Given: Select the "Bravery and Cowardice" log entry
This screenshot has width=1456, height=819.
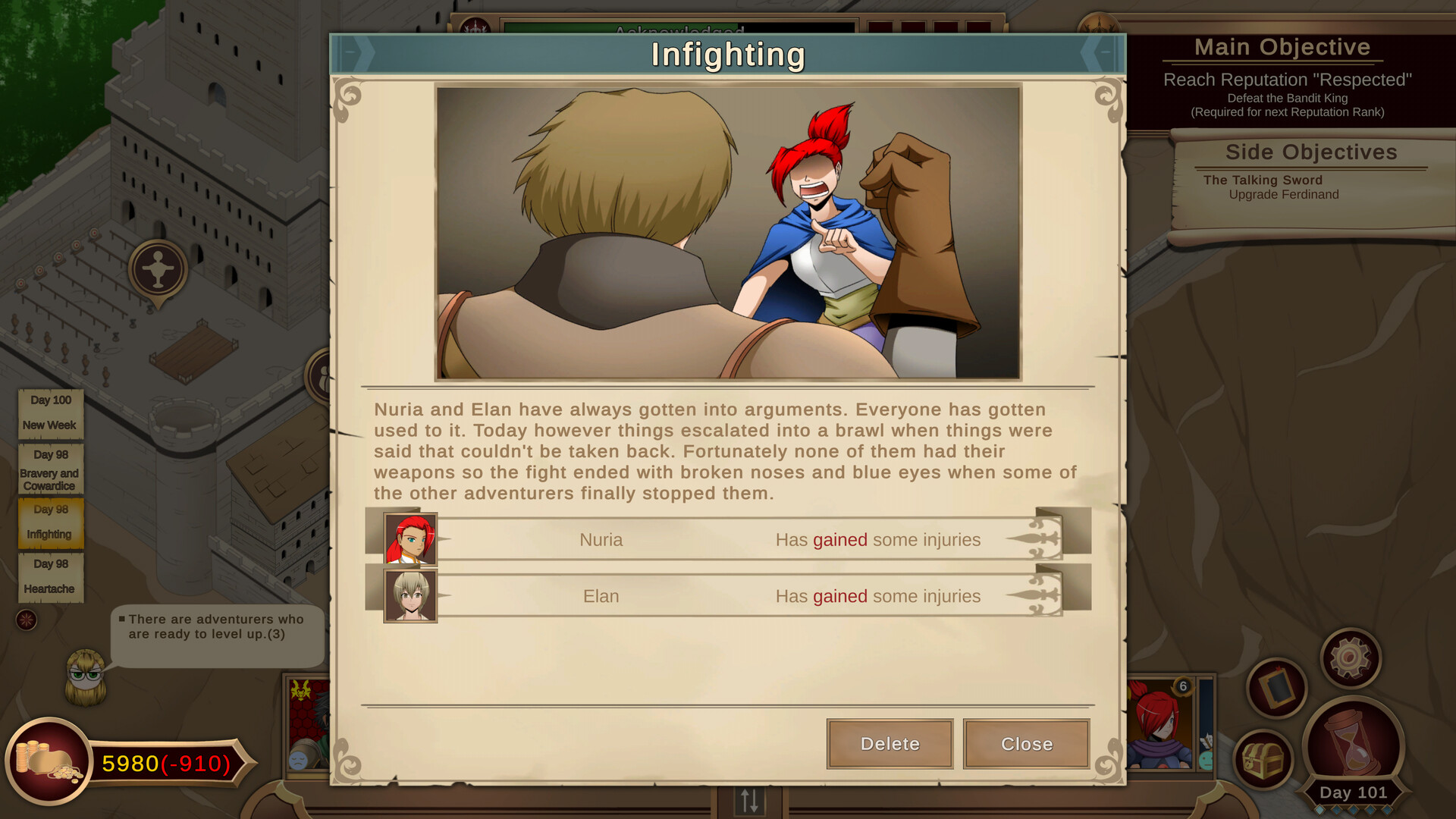Looking at the screenshot, I should click(x=50, y=469).
